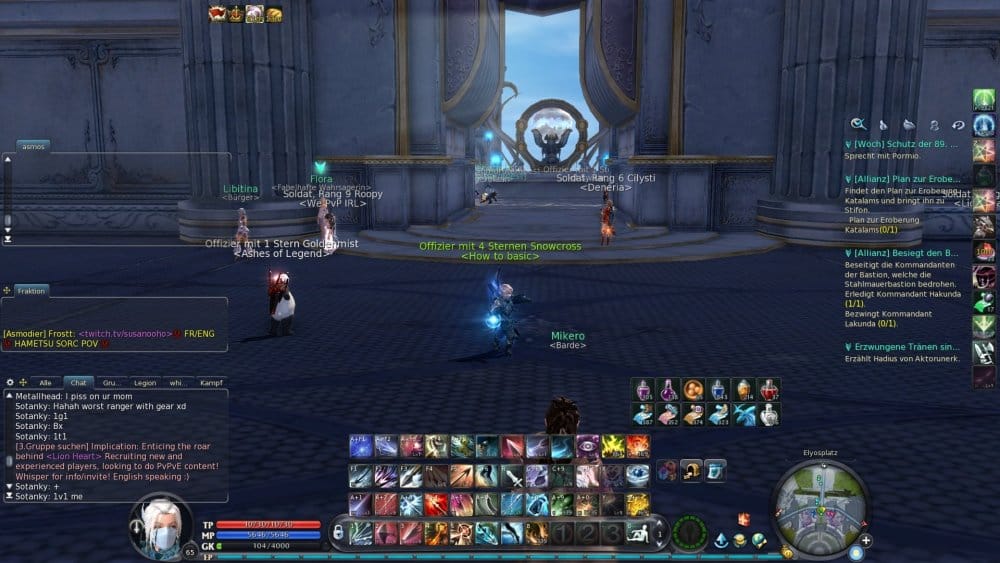
Task: Activate the orange flame skill icon
Action: coord(637,446)
